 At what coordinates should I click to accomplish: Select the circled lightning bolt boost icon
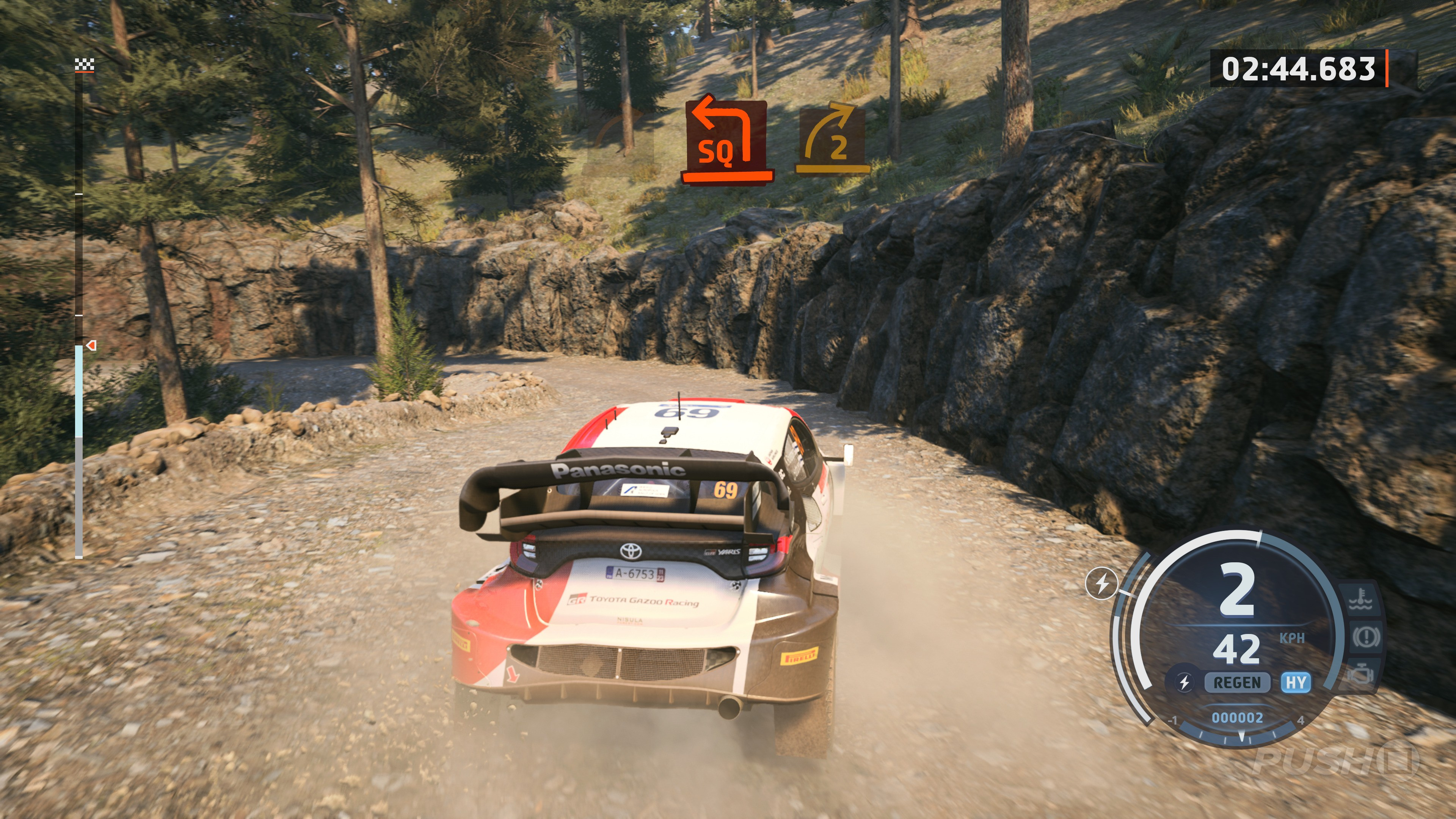click(1101, 583)
